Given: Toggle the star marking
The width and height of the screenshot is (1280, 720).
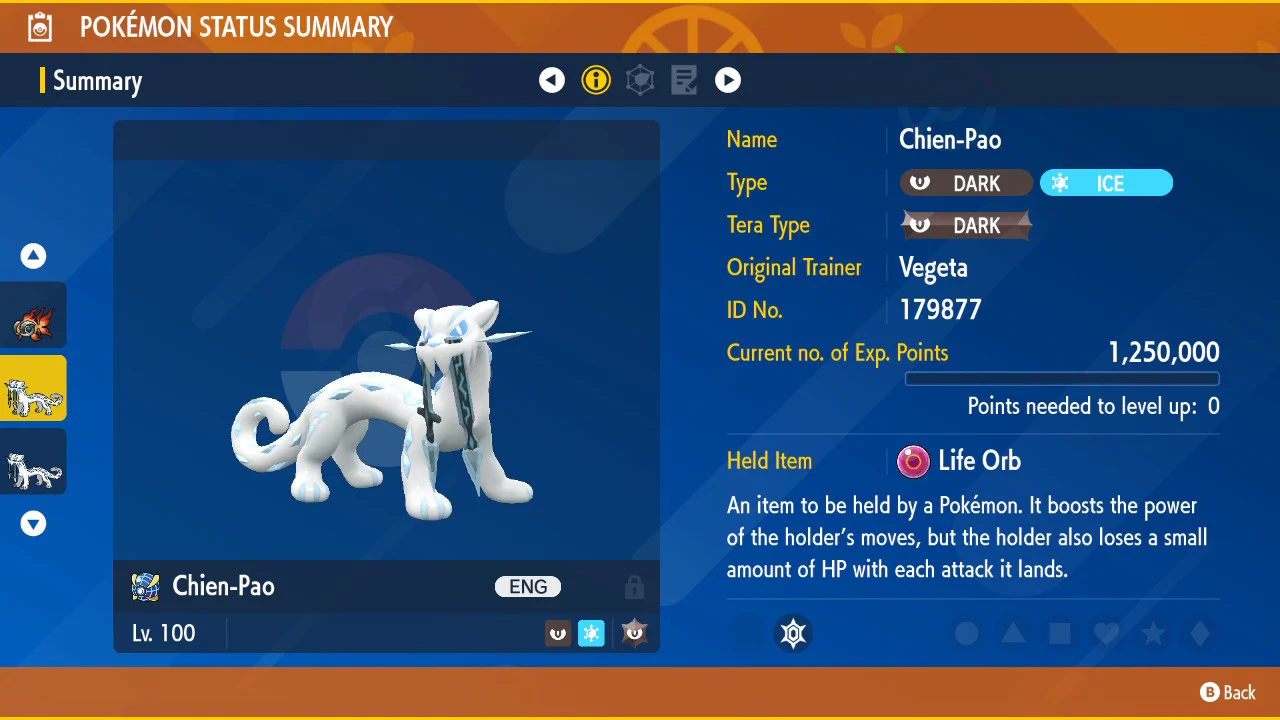Looking at the screenshot, I should [x=1153, y=633].
